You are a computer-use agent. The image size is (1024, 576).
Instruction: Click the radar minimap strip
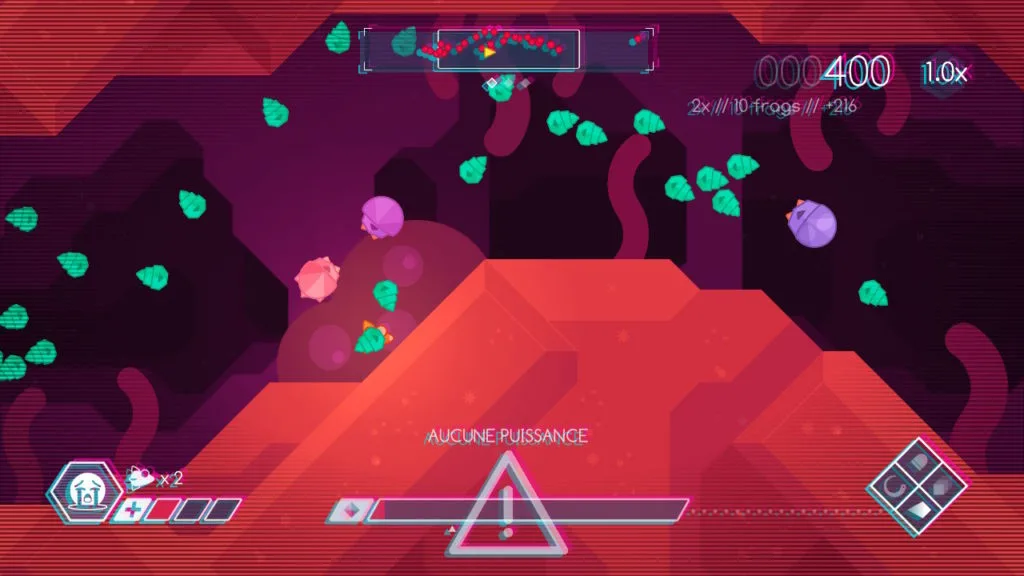tap(507, 48)
